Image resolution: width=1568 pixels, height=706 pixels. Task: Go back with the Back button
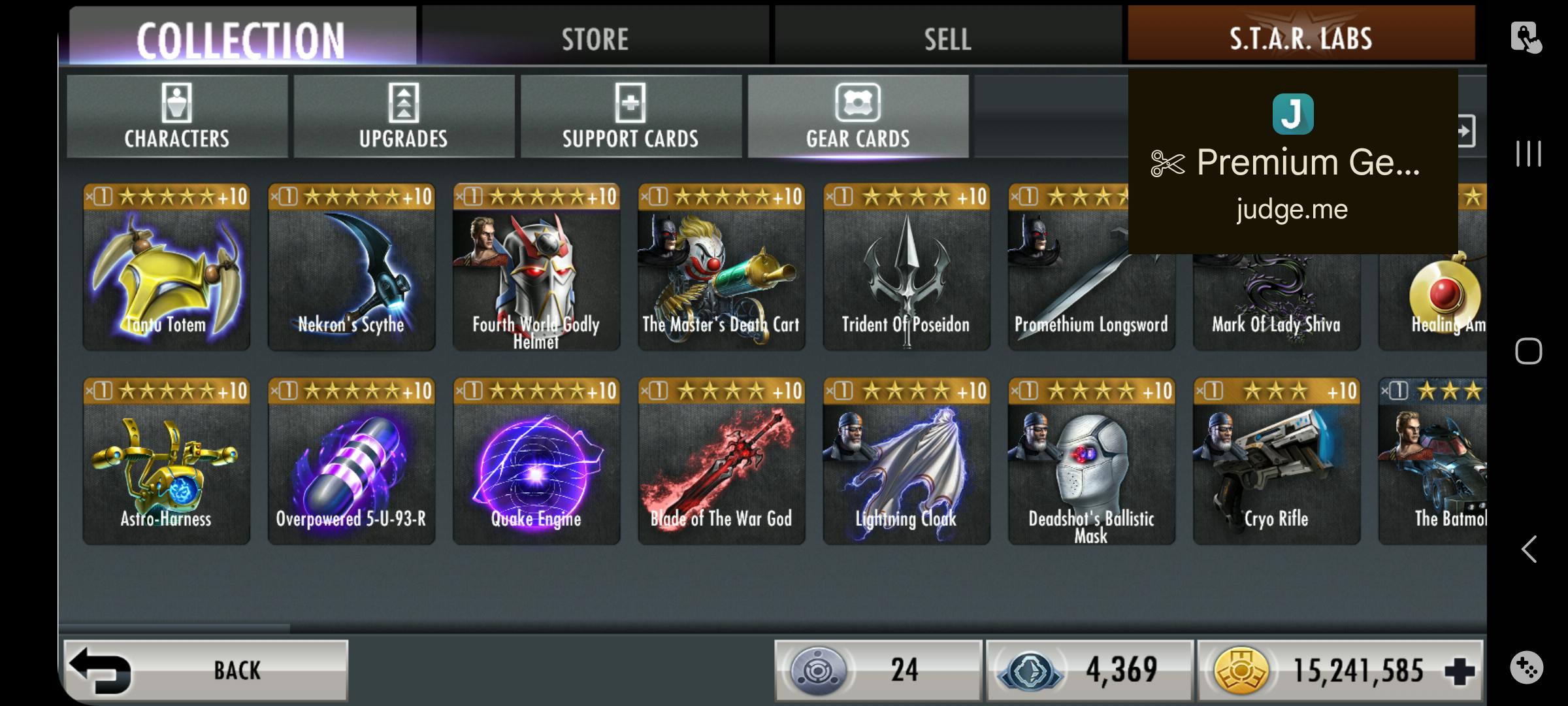(x=206, y=670)
